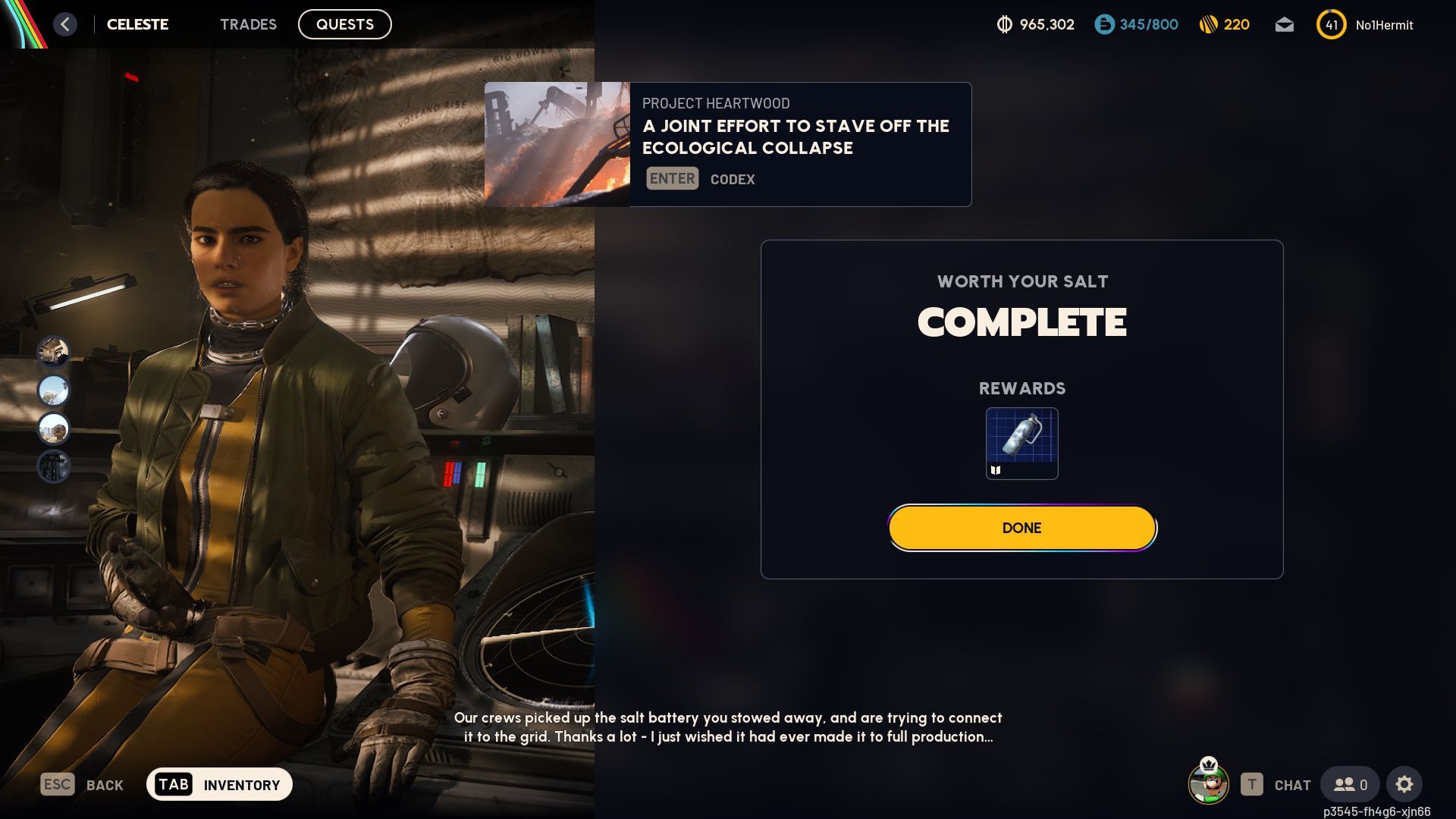Open the party members panel

pos(1350,784)
